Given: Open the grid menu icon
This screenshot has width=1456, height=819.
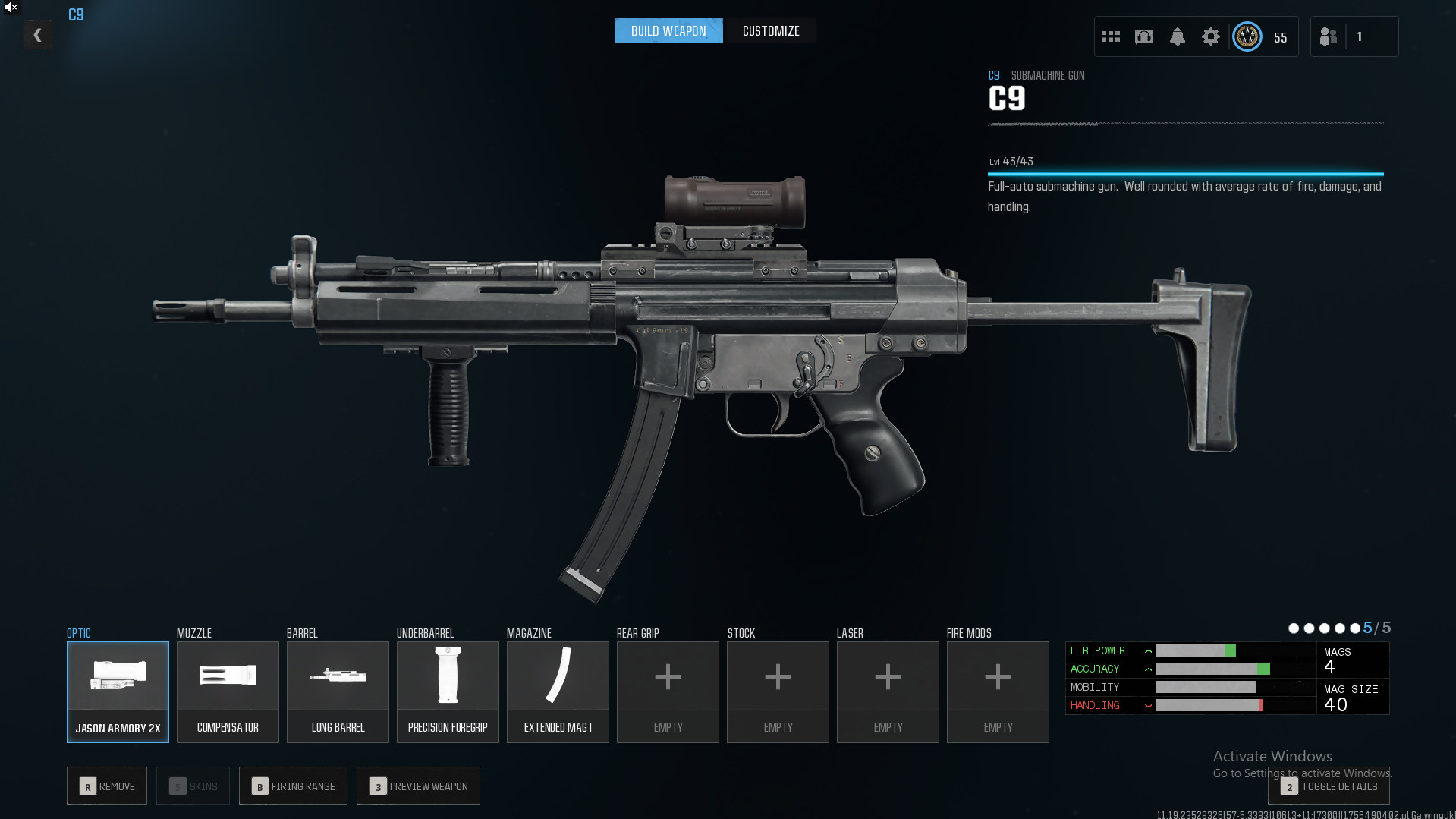Looking at the screenshot, I should [x=1111, y=36].
